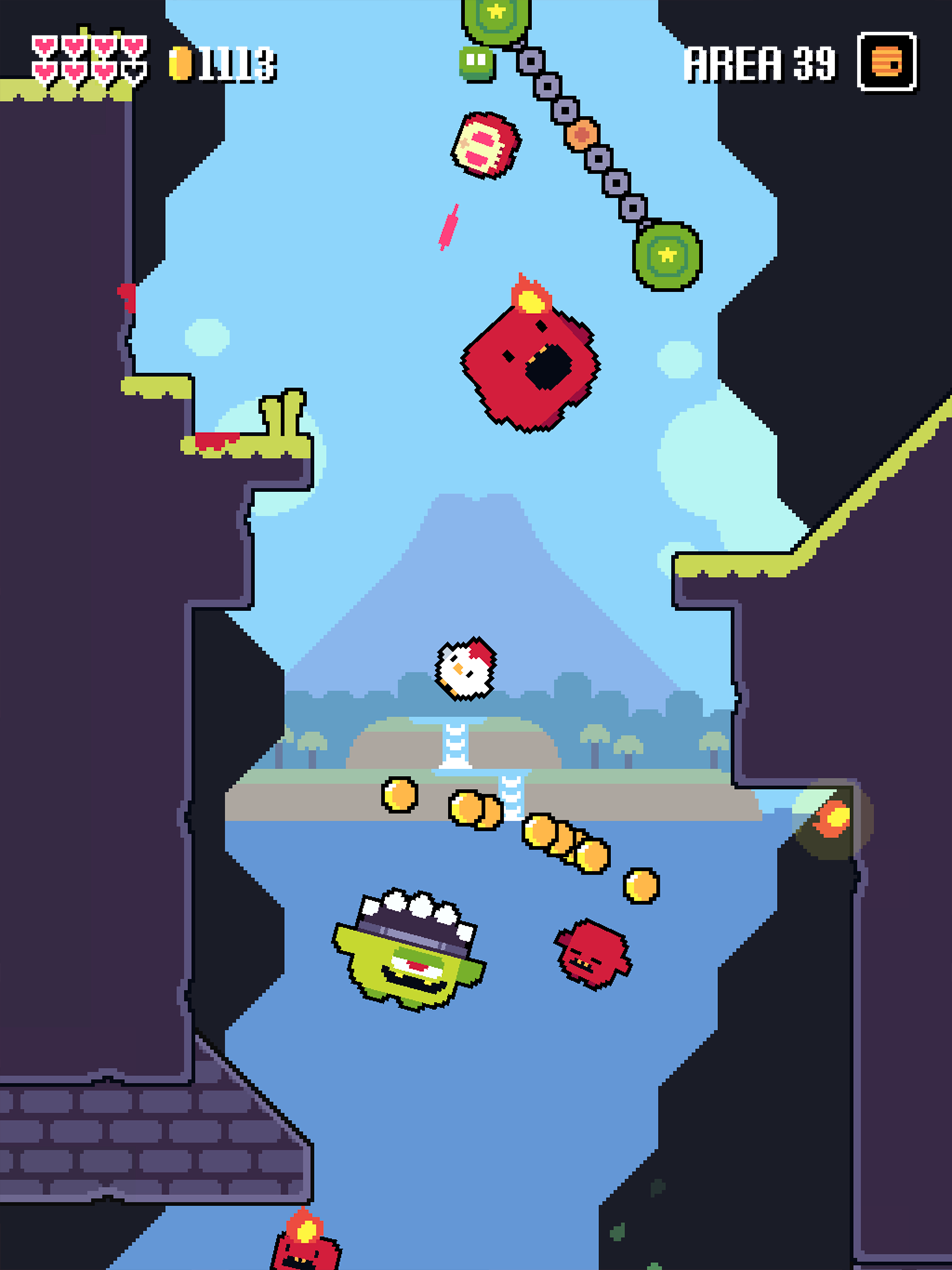
Task: Tap the red dynamite crate
Action: (485, 146)
